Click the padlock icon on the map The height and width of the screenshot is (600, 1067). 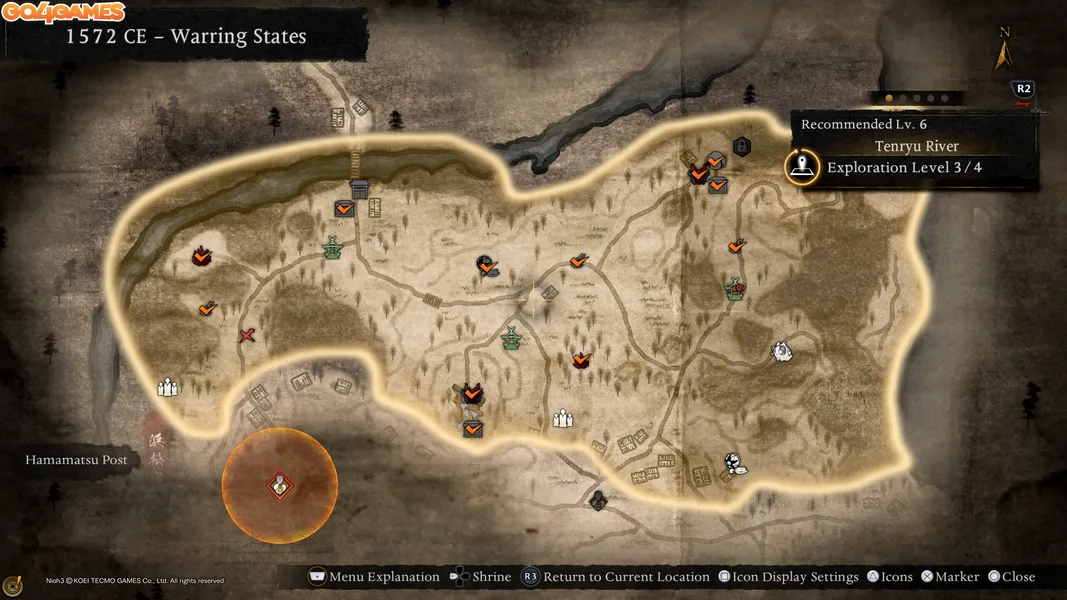pos(741,147)
